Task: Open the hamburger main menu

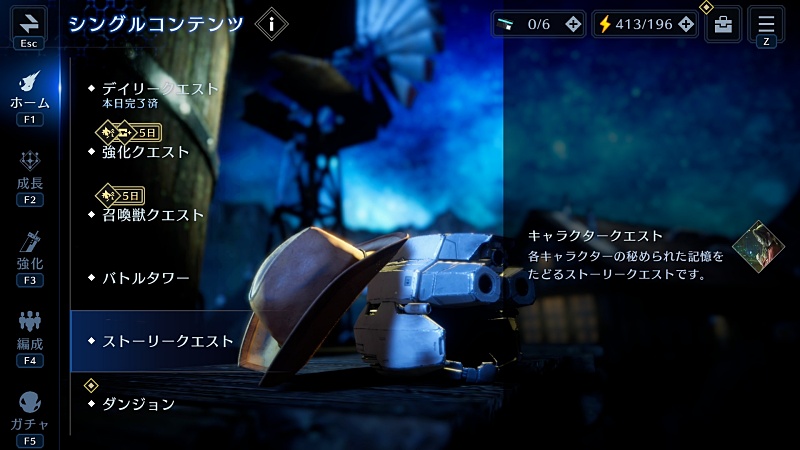Action: [766, 24]
